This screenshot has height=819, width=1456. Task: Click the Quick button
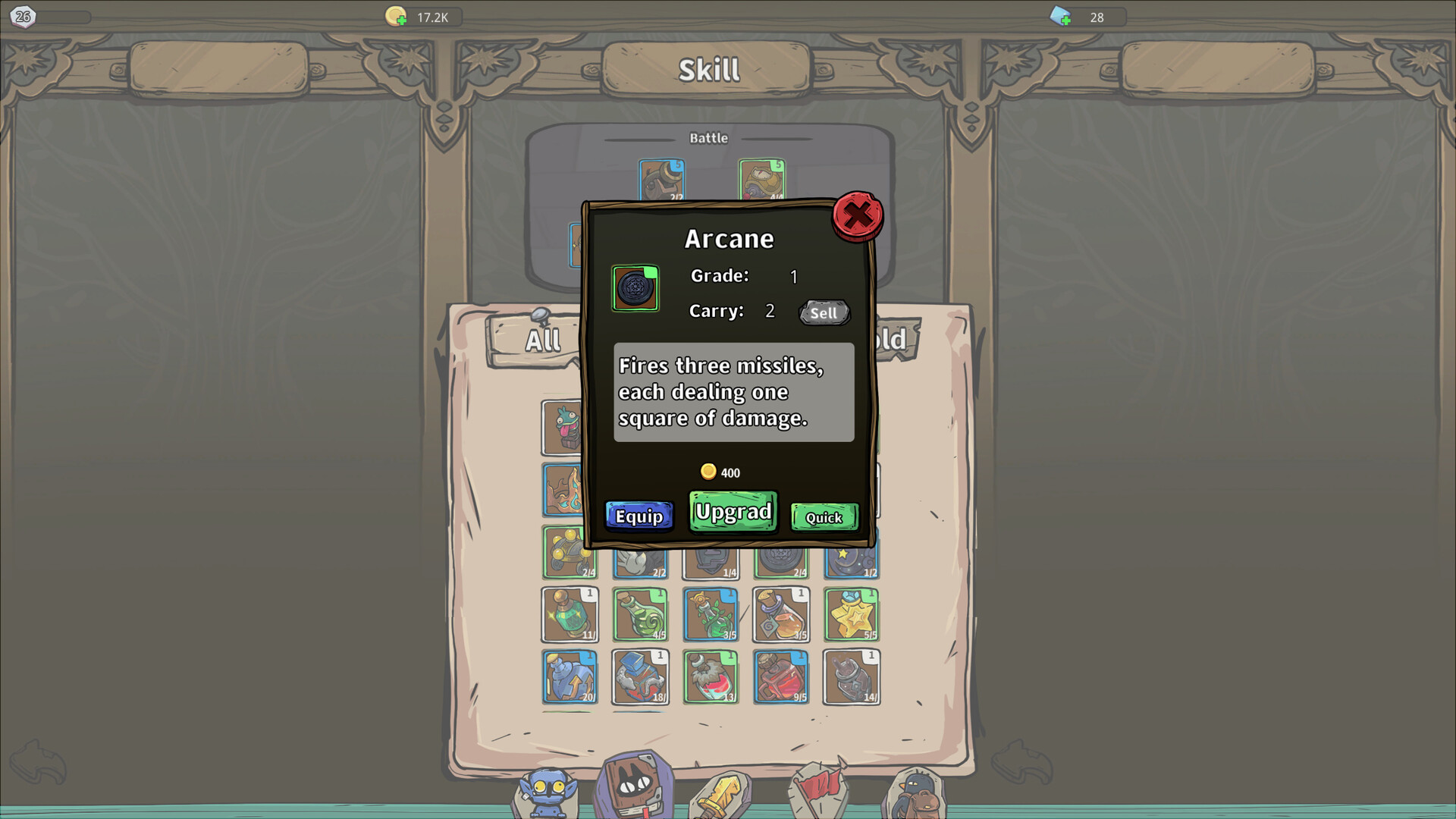pos(824,516)
